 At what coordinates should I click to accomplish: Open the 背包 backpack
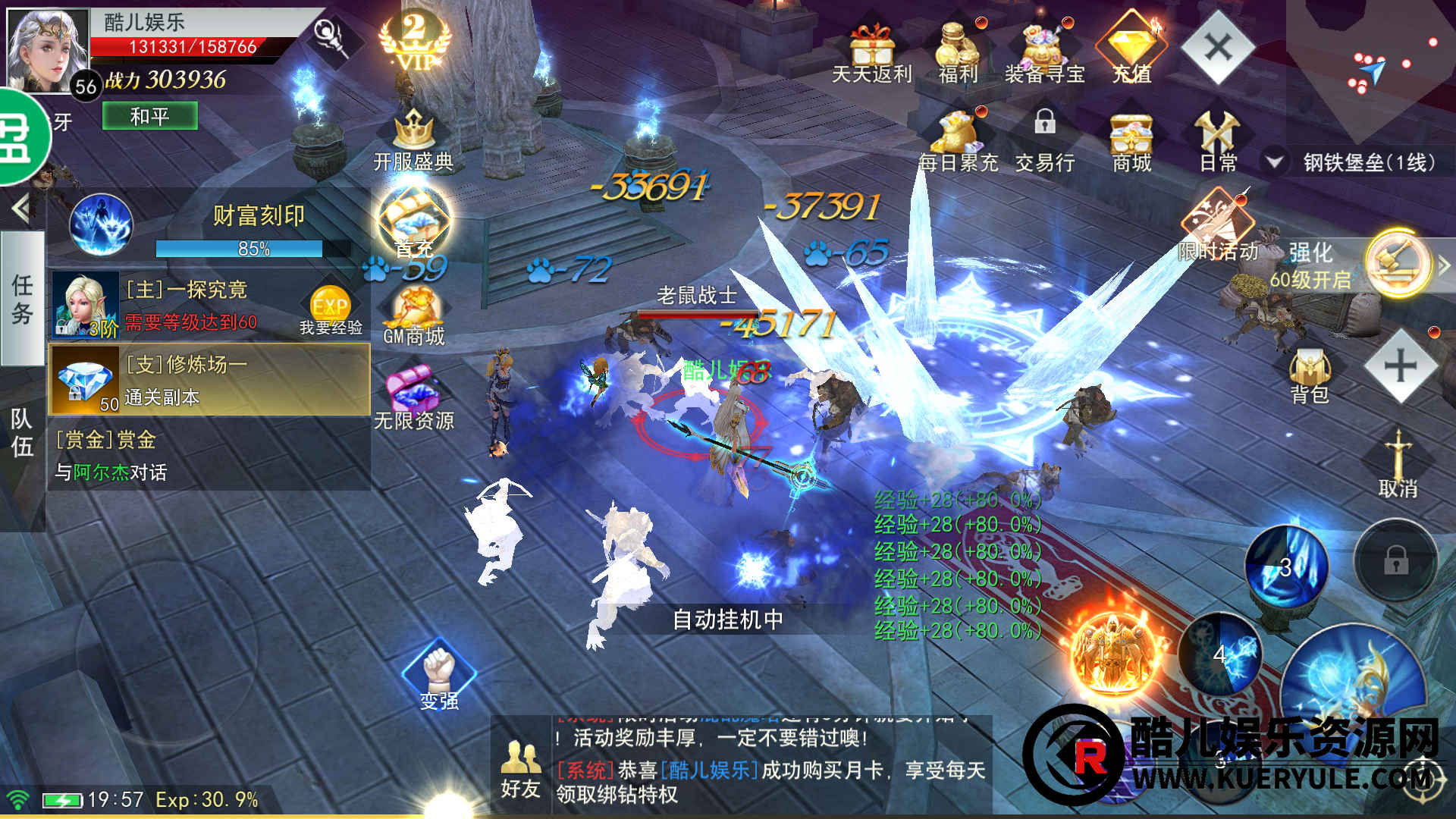tap(1310, 377)
